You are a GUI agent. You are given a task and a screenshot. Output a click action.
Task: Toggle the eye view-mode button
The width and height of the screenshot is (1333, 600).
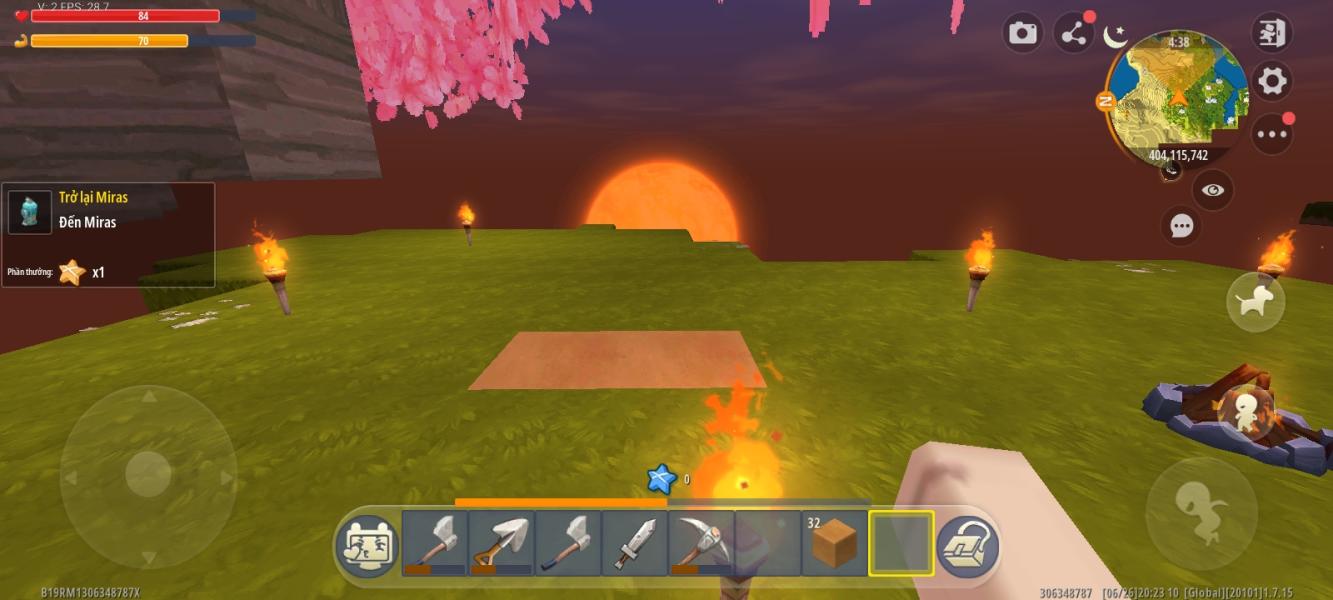pos(1213,190)
